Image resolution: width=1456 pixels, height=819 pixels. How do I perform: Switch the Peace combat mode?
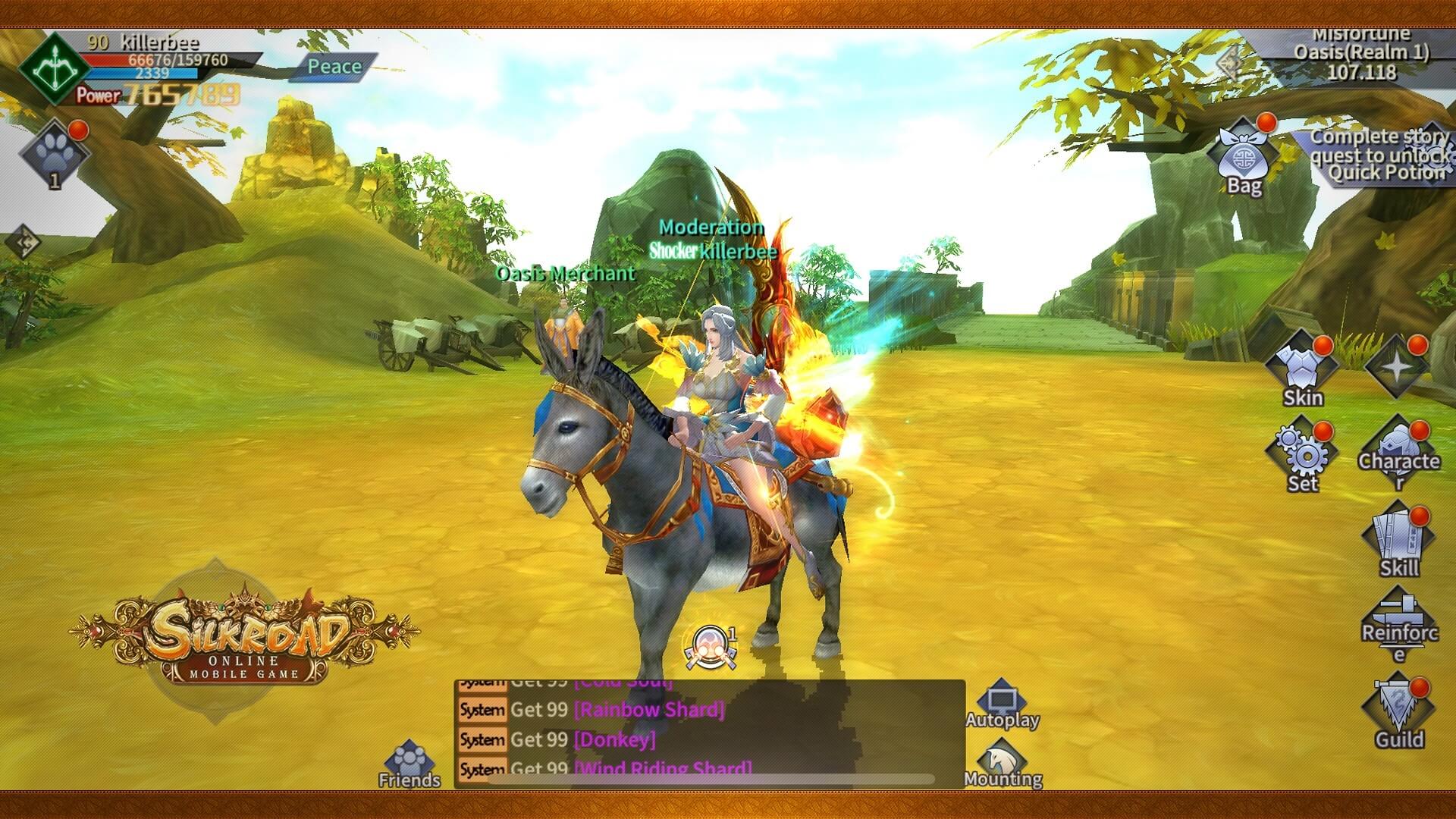point(334,67)
